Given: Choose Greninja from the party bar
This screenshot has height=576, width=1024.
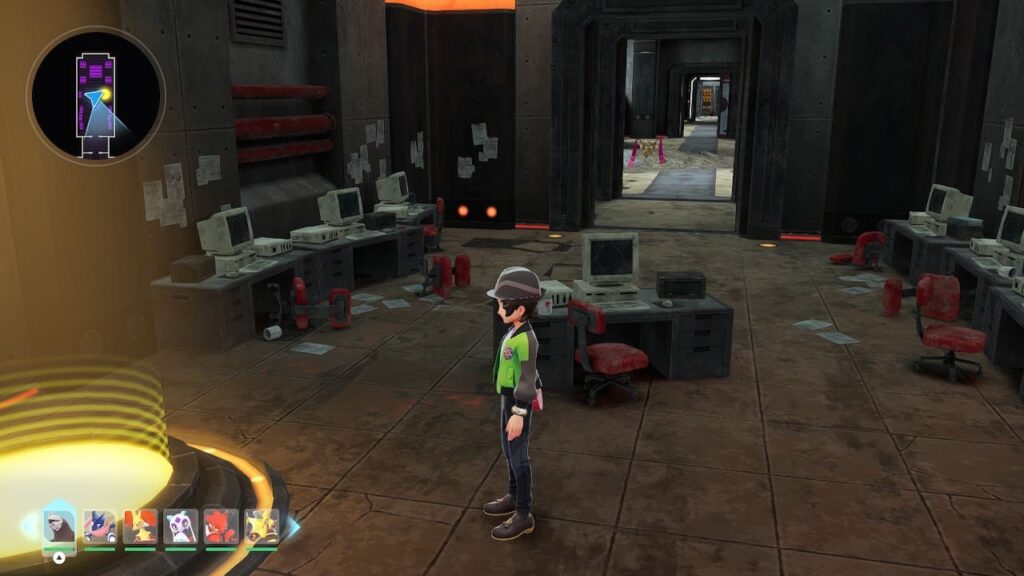Looking at the screenshot, I should click(100, 526).
